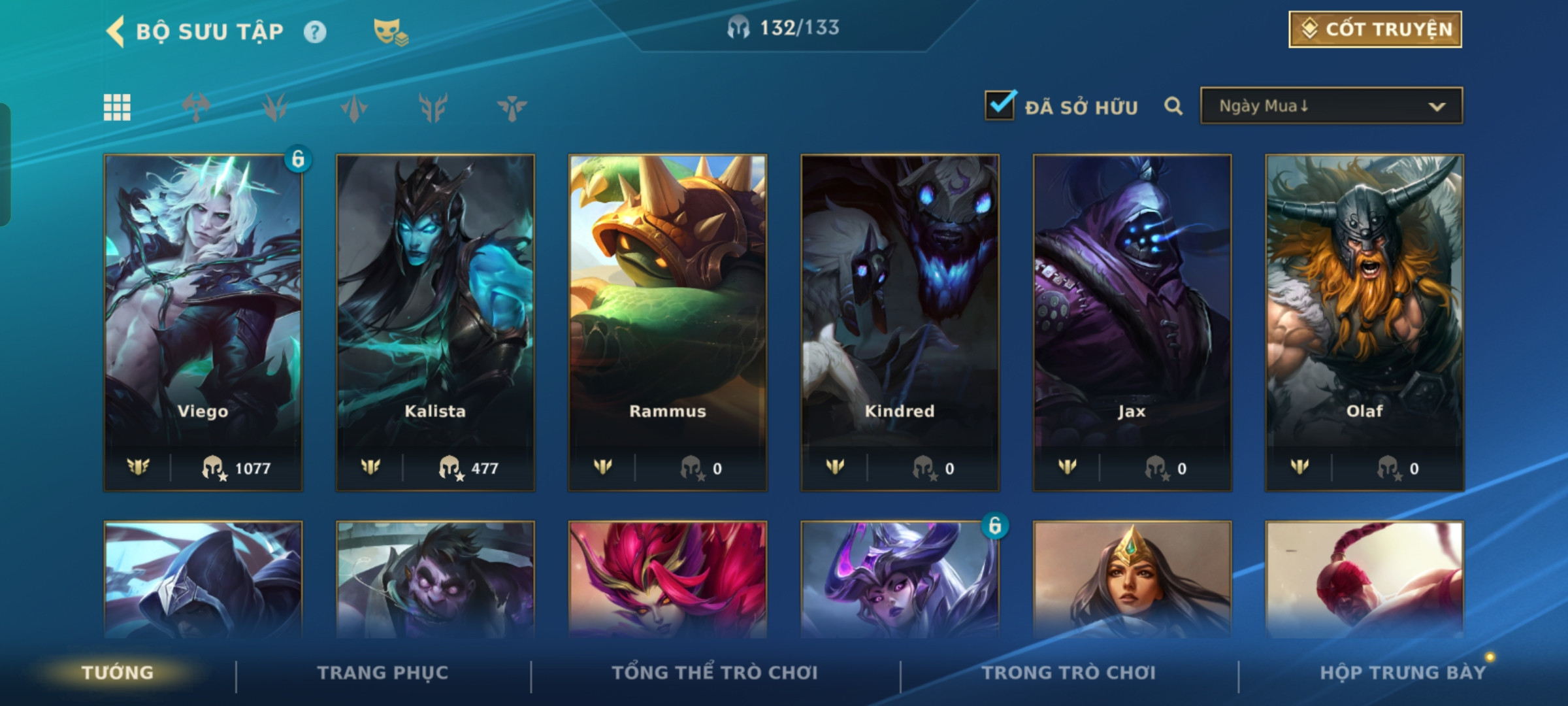Open the Cốt Truyện lore button

tap(1375, 29)
